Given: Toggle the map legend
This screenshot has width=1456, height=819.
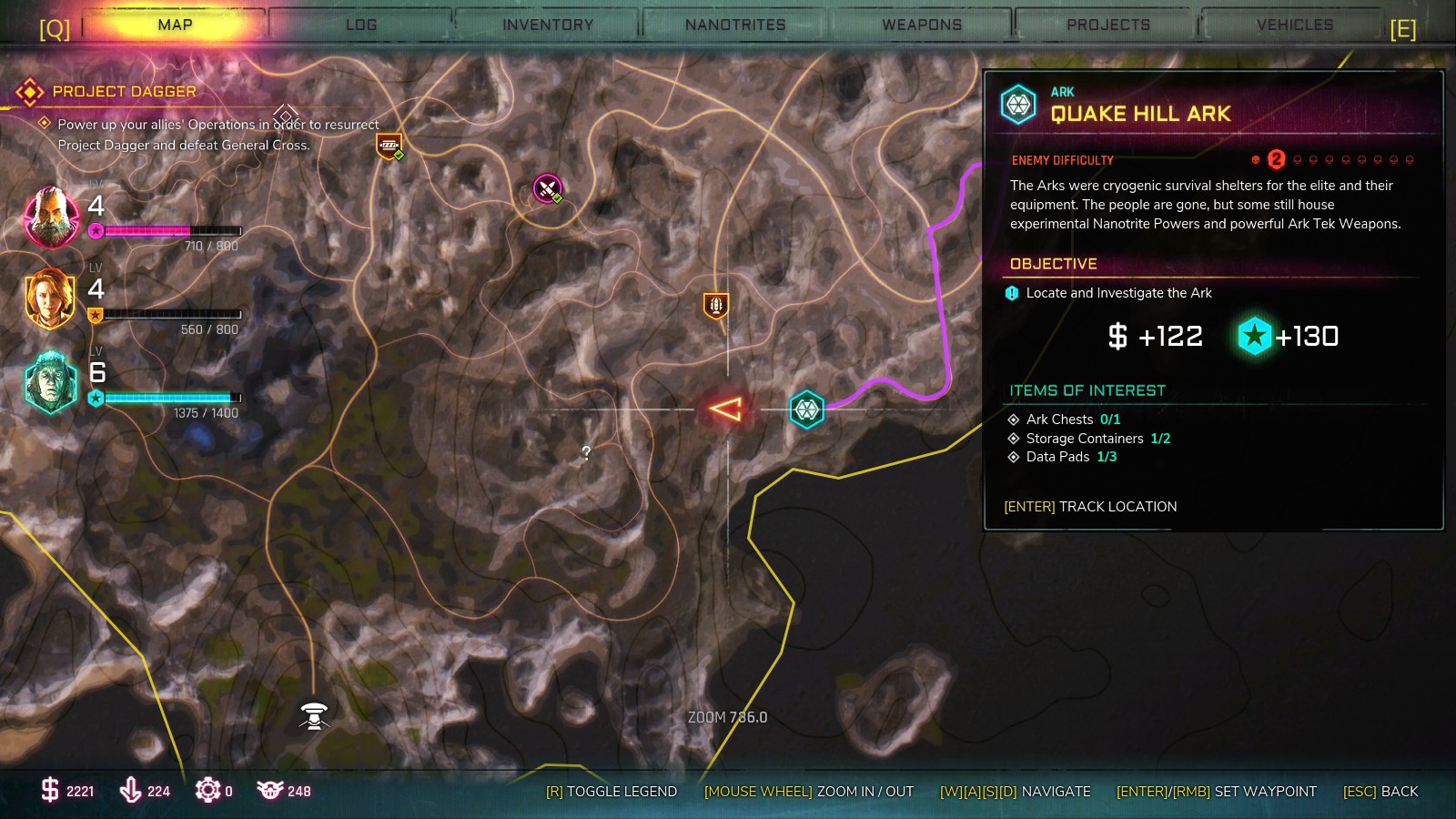Looking at the screenshot, I should pyautogui.click(x=612, y=792).
